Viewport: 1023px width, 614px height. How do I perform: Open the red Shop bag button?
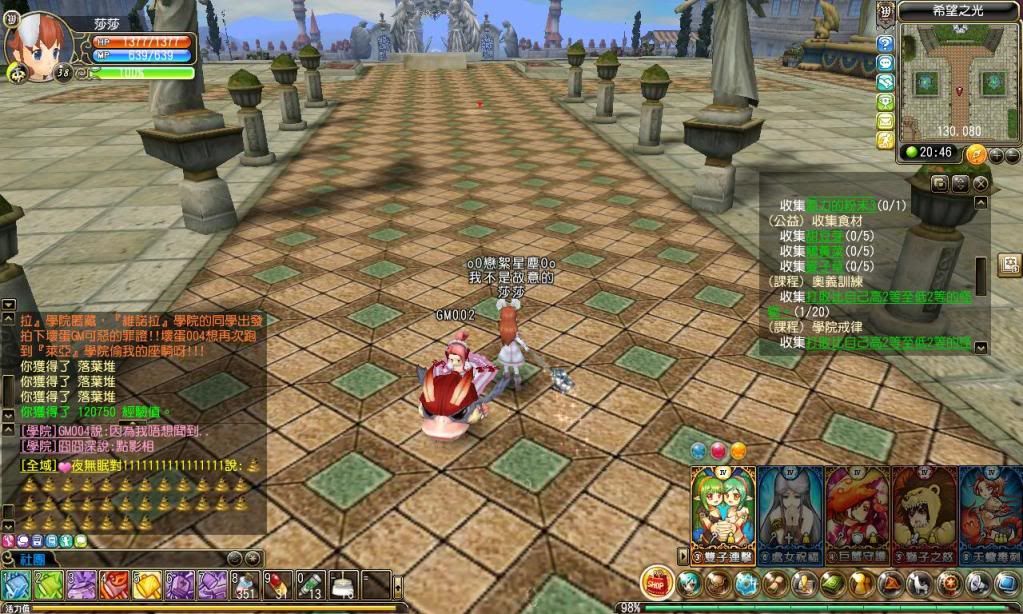coord(656,582)
